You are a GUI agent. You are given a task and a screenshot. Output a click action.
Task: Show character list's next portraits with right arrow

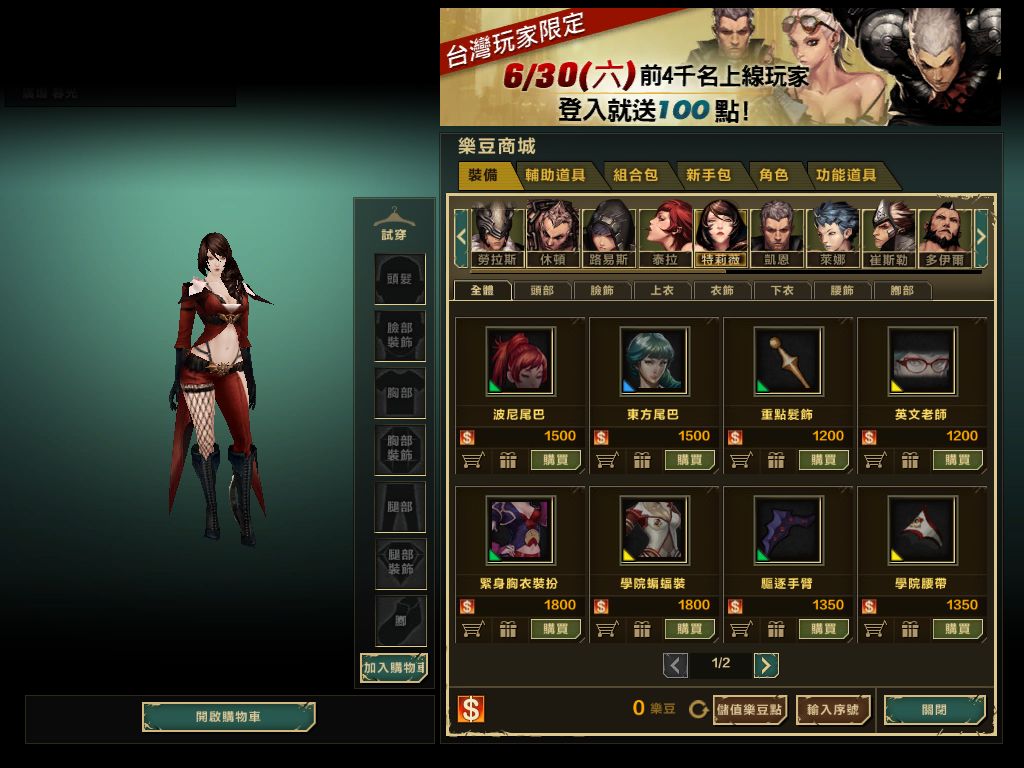[x=981, y=237]
